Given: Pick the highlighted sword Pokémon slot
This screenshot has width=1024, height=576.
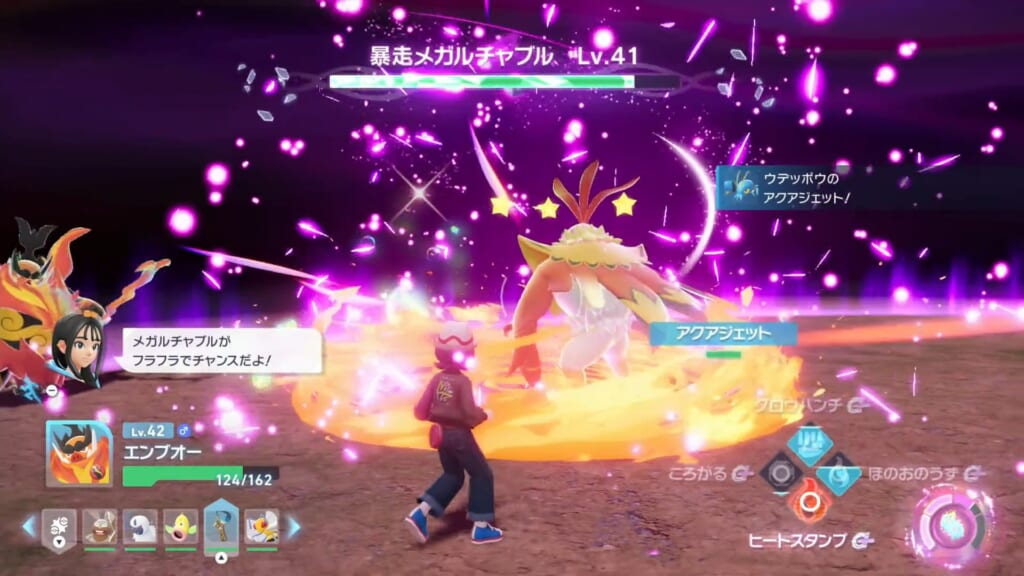Looking at the screenshot, I should pyautogui.click(x=221, y=524).
